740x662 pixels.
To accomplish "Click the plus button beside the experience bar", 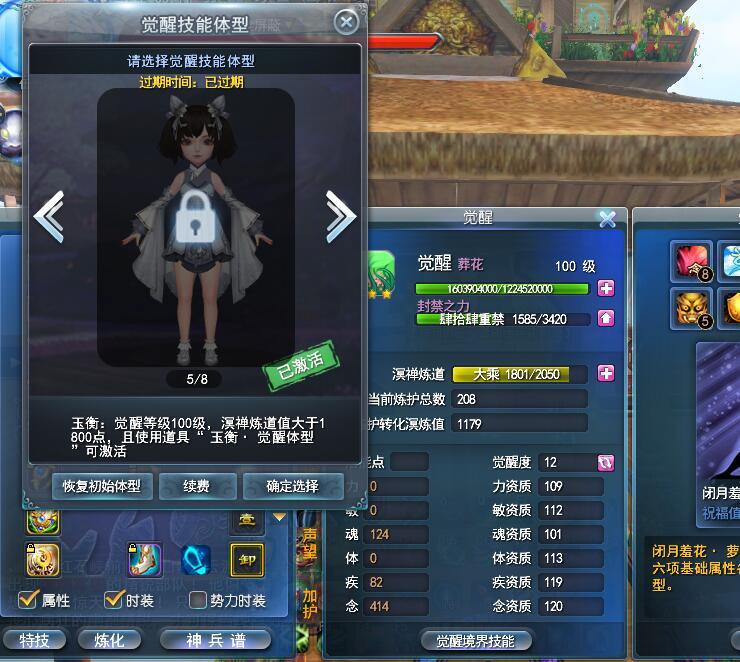I will coord(606,289).
